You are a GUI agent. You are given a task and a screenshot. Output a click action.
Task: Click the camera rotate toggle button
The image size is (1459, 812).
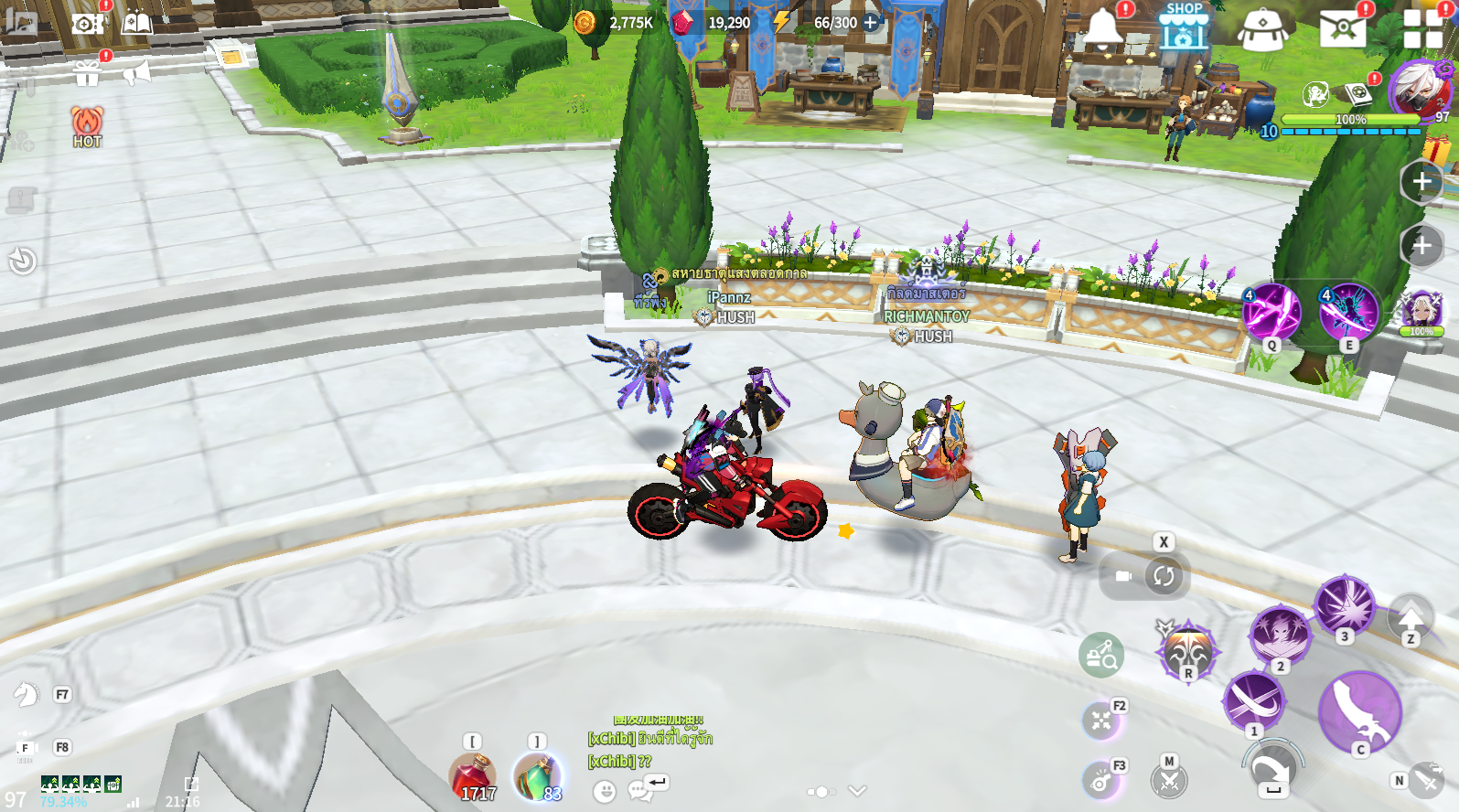1163,576
